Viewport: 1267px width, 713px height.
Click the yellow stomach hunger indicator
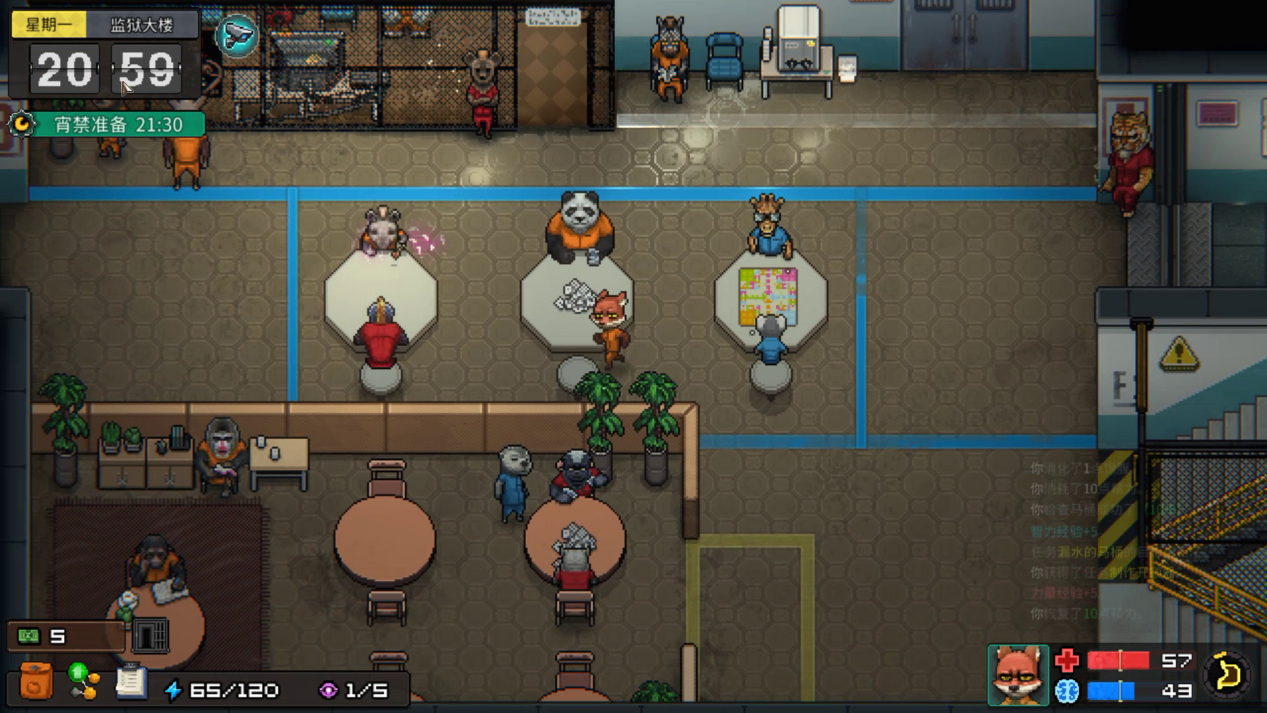1228,674
